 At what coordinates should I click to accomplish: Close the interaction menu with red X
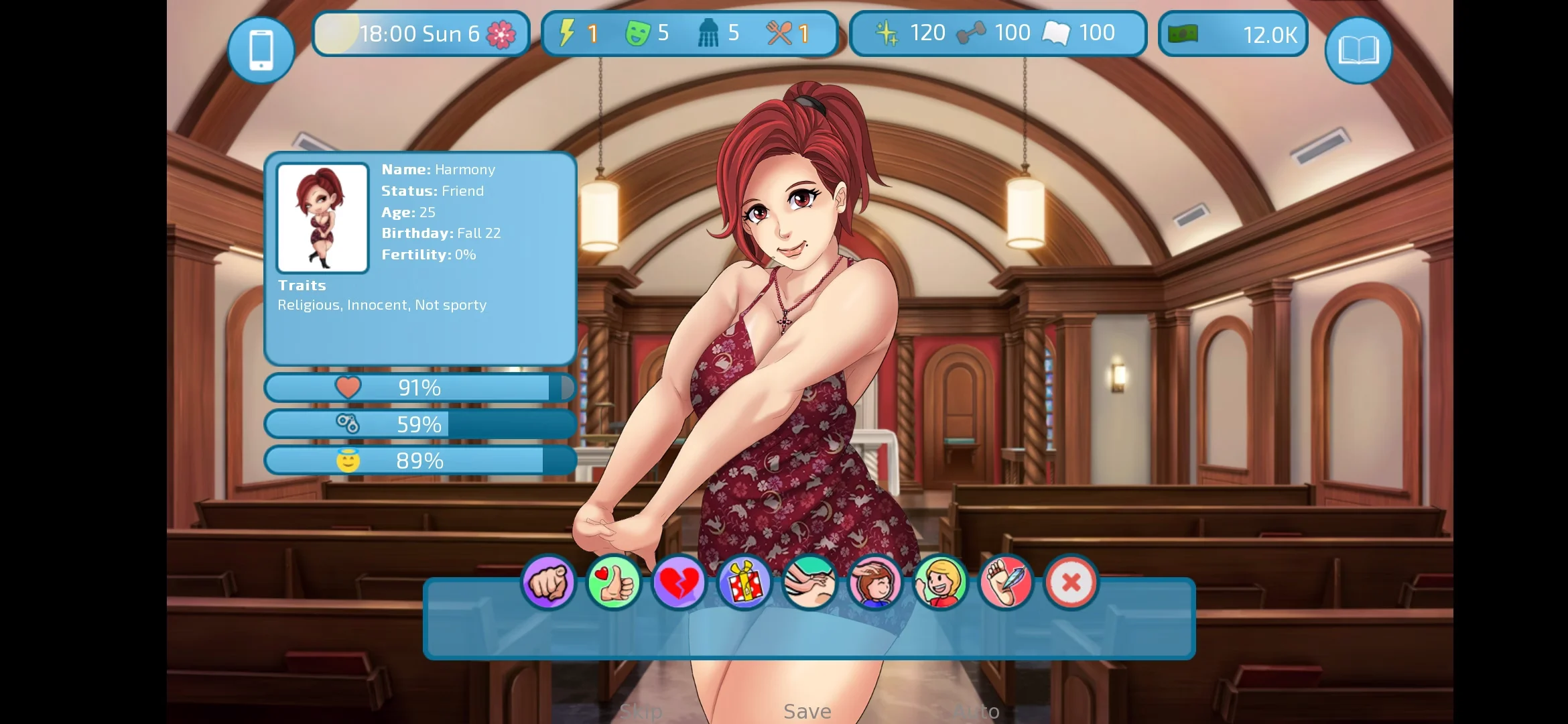pyautogui.click(x=1071, y=582)
